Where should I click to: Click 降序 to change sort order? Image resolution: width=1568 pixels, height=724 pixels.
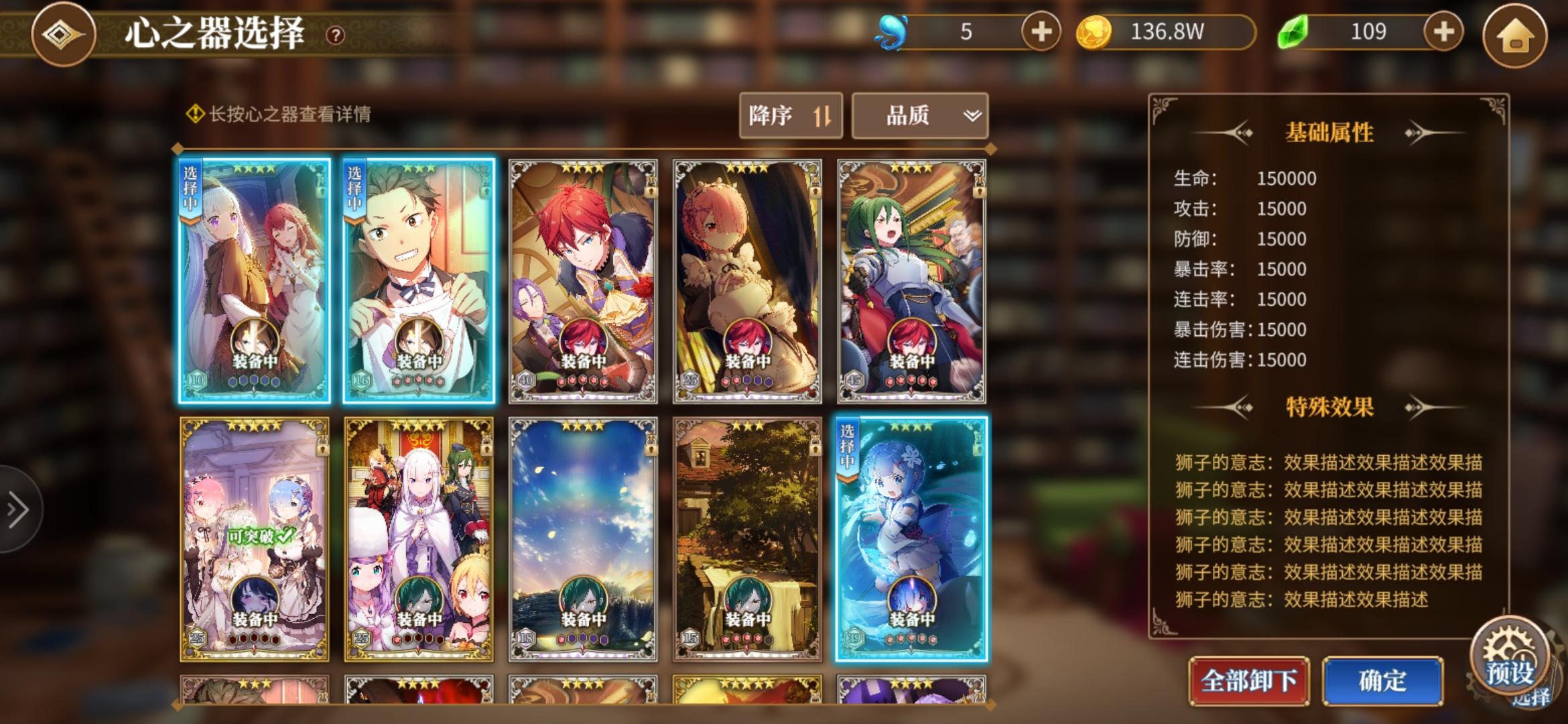[x=790, y=115]
